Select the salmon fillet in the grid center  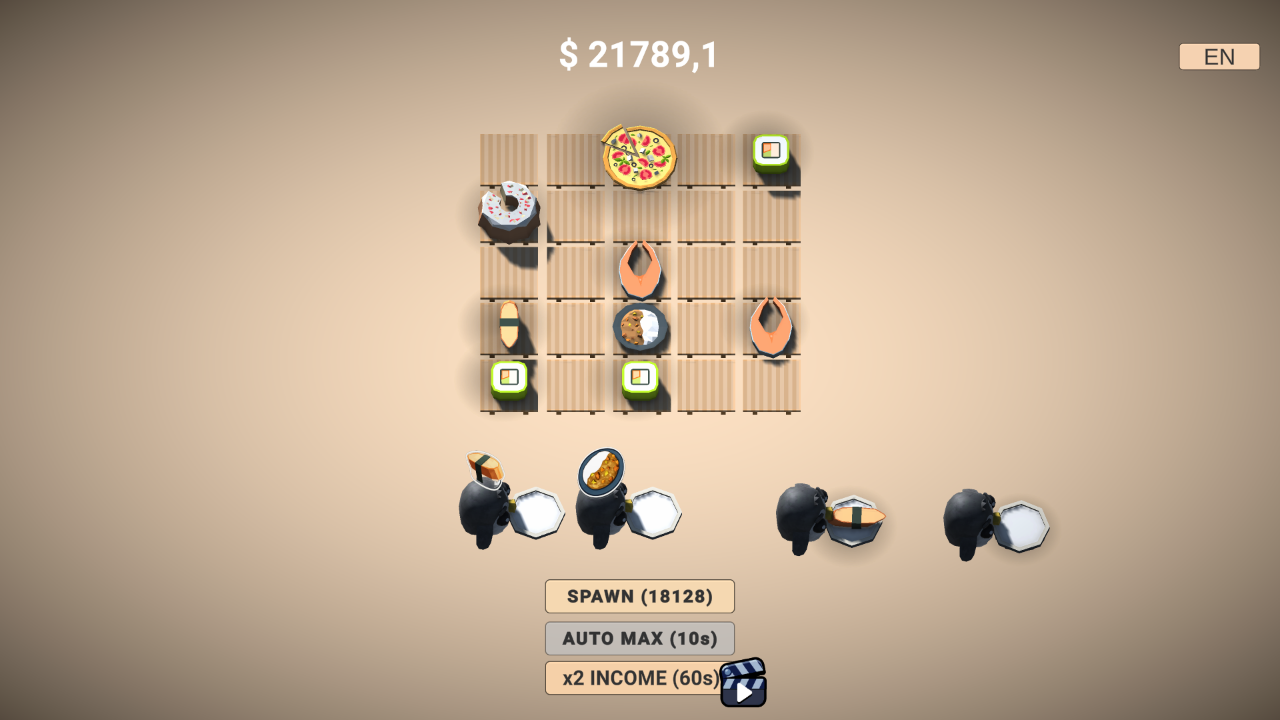pos(642,268)
